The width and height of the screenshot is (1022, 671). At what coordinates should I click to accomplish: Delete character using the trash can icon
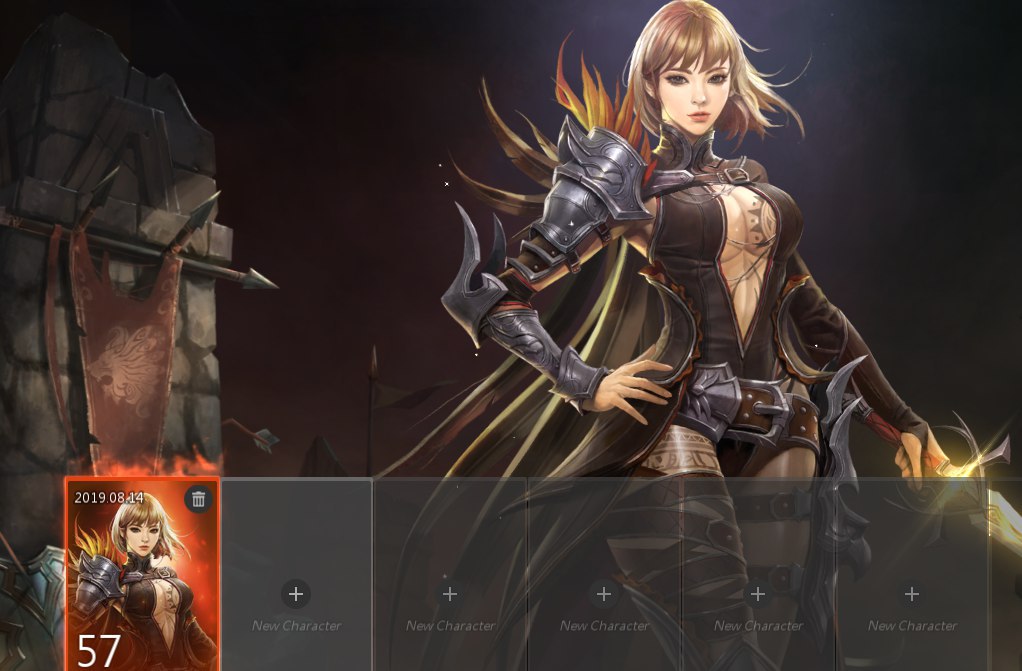(198, 499)
